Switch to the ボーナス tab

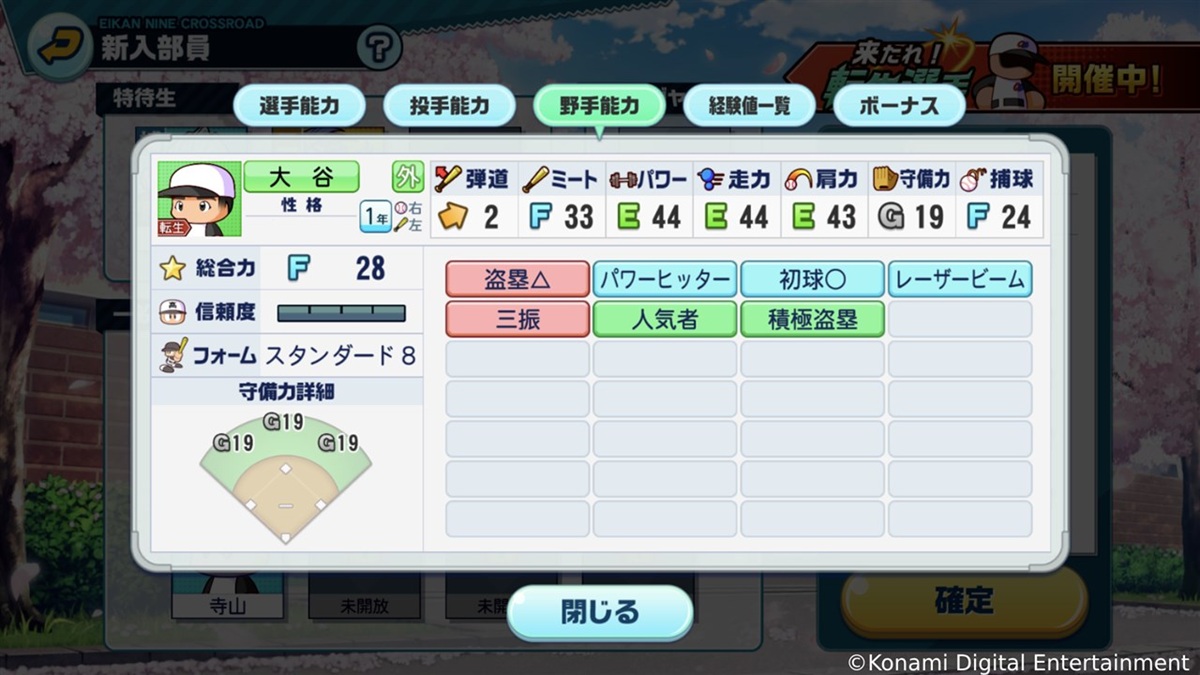pyautogui.click(x=898, y=106)
